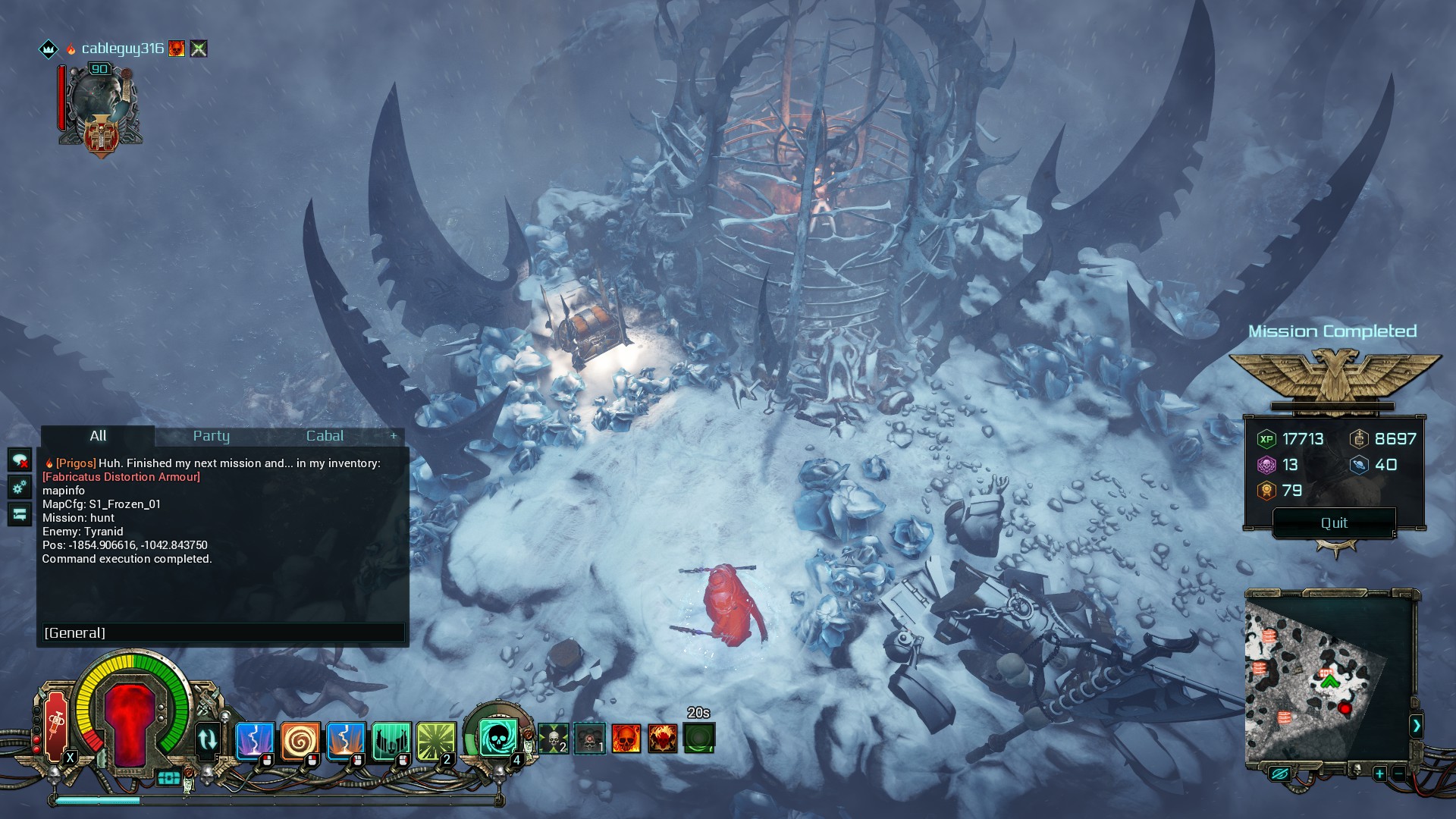Toggle the chat mute bubble icon
The width and height of the screenshot is (1456, 819).
tap(20, 460)
